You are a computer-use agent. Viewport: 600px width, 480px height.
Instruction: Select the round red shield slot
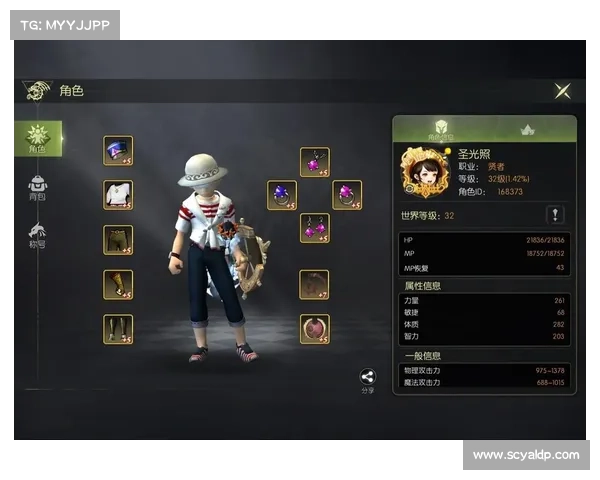point(314,329)
